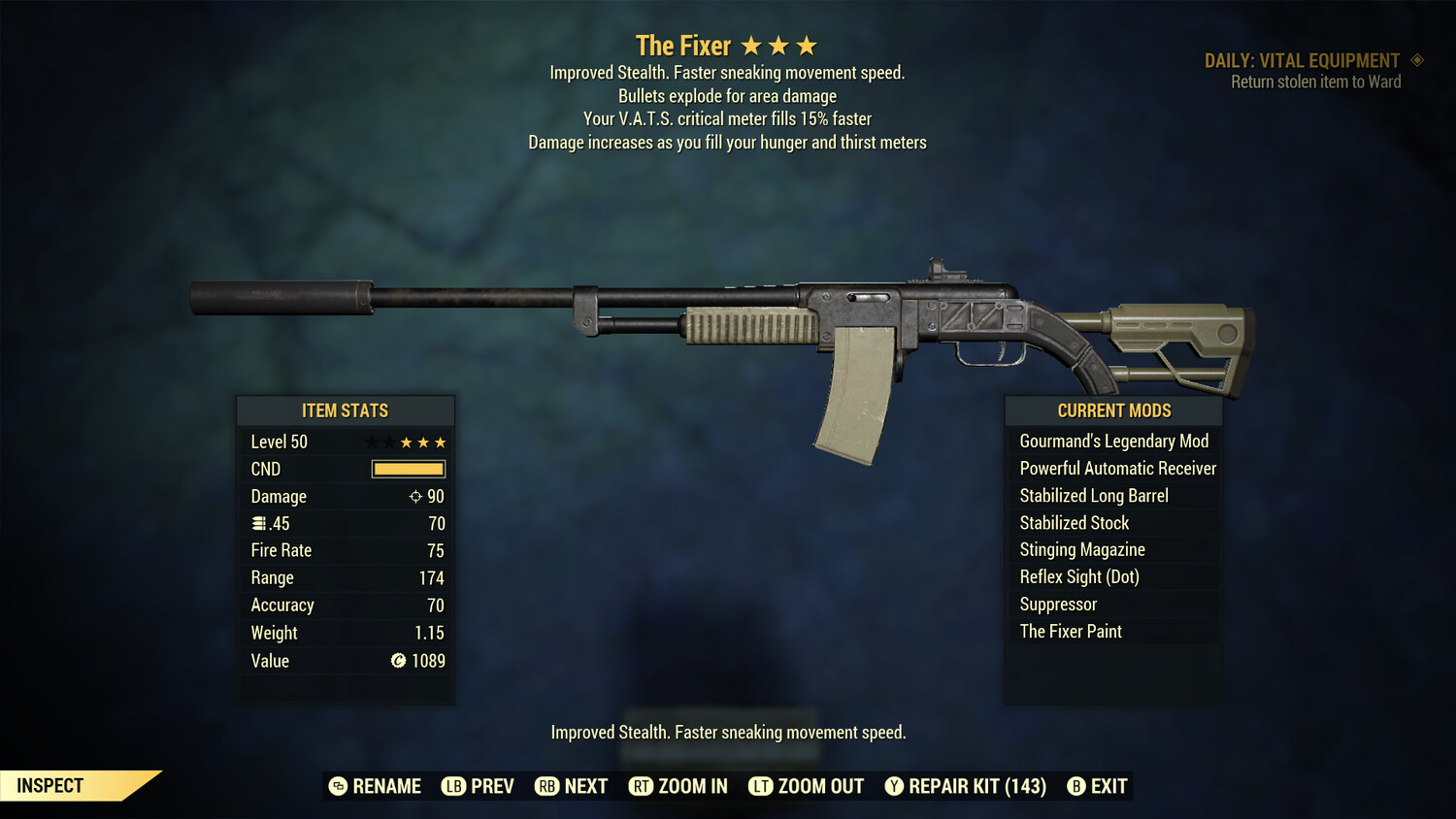The image size is (1456, 819).
Task: Click the ammo icon beside the .45 stat
Action: click(258, 523)
